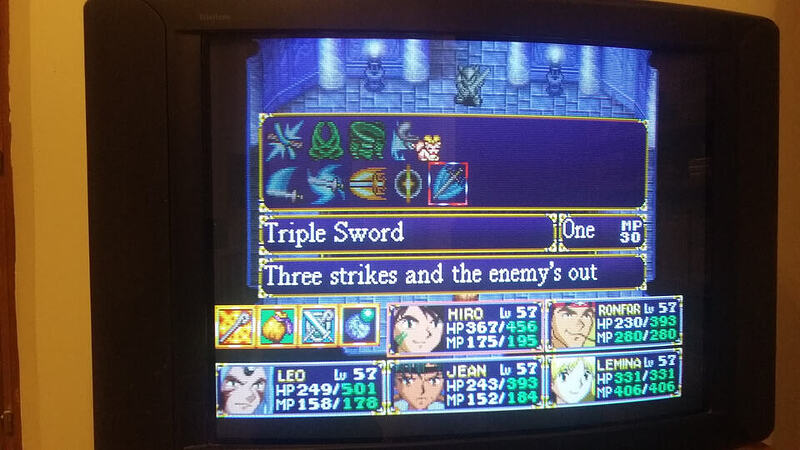
Task: Choose the round golden orb skill icon
Action: (x=407, y=183)
